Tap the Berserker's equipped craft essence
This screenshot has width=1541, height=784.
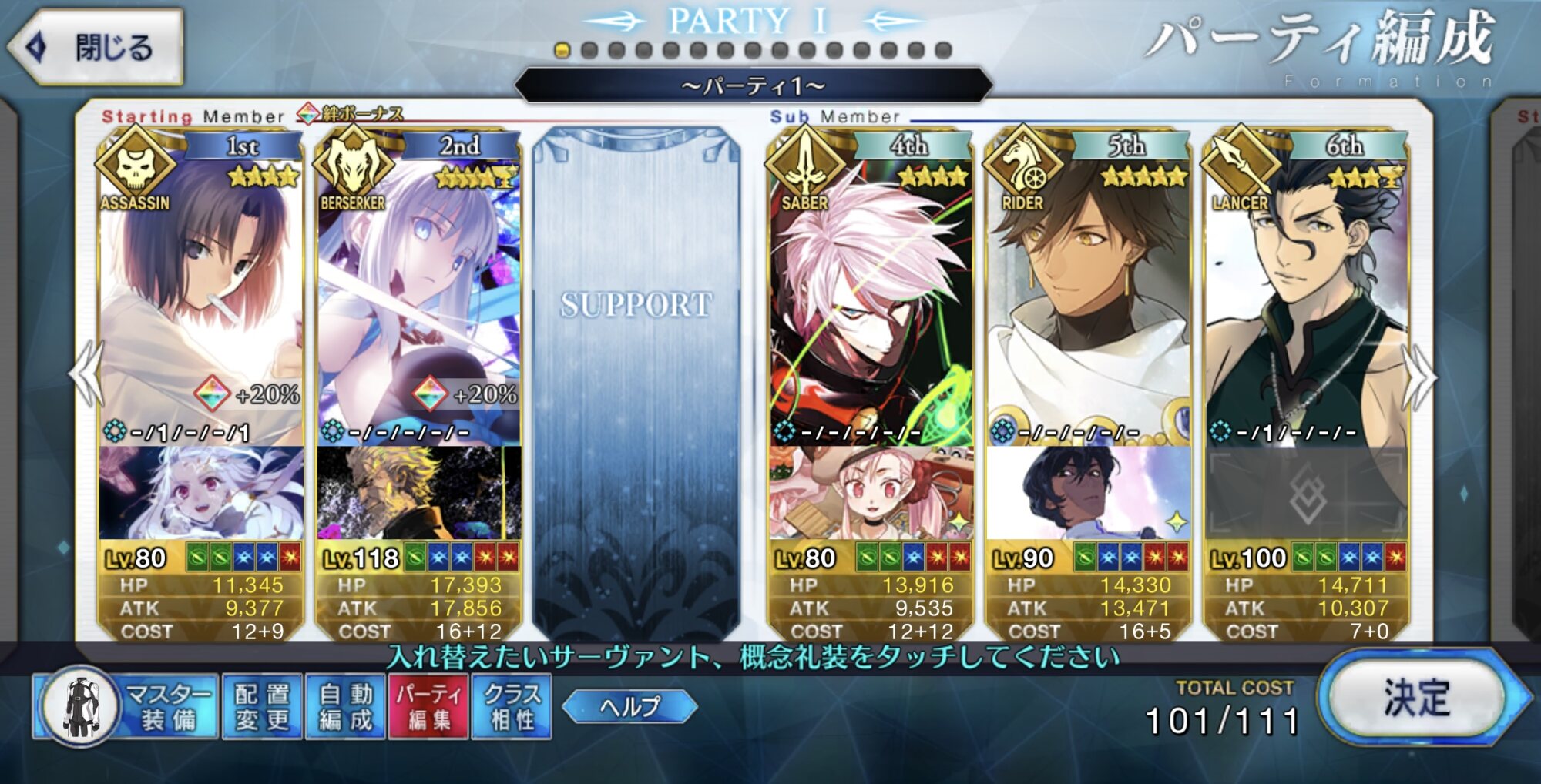tap(418, 493)
